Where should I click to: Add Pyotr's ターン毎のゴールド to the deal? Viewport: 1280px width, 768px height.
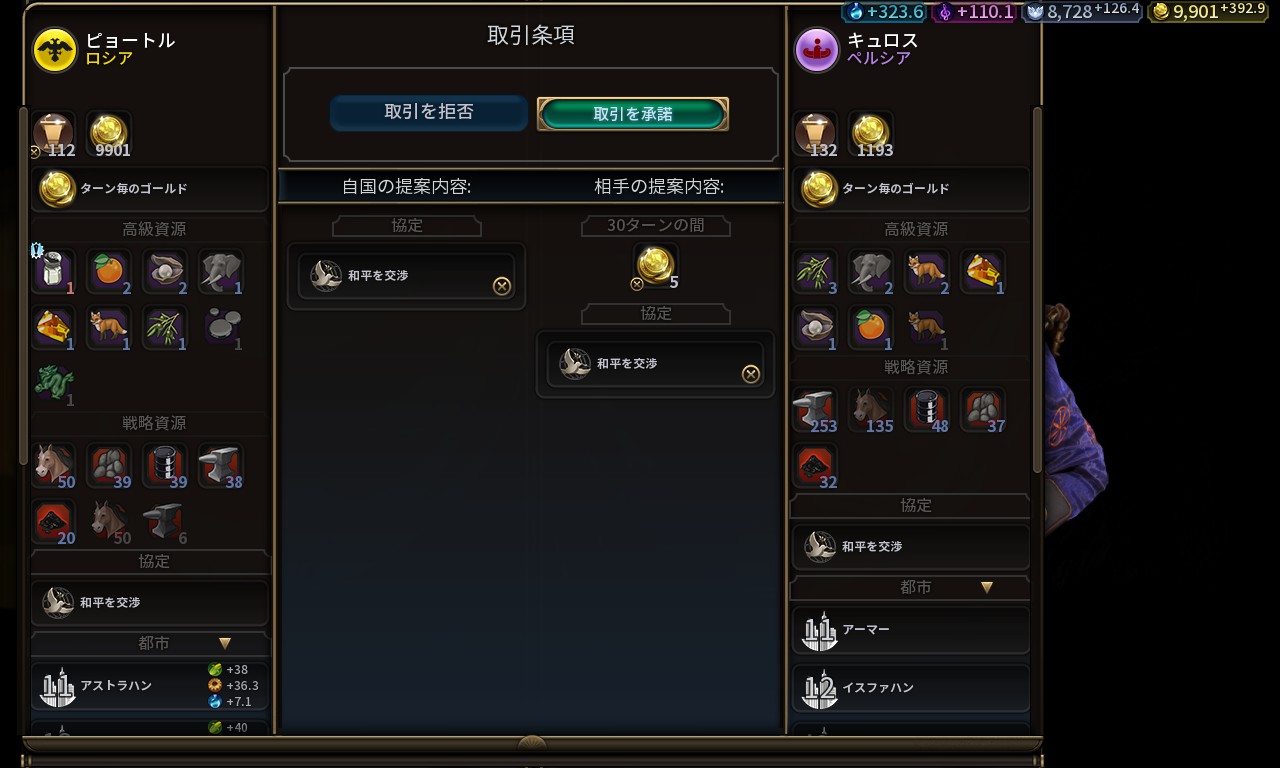[x=150, y=189]
